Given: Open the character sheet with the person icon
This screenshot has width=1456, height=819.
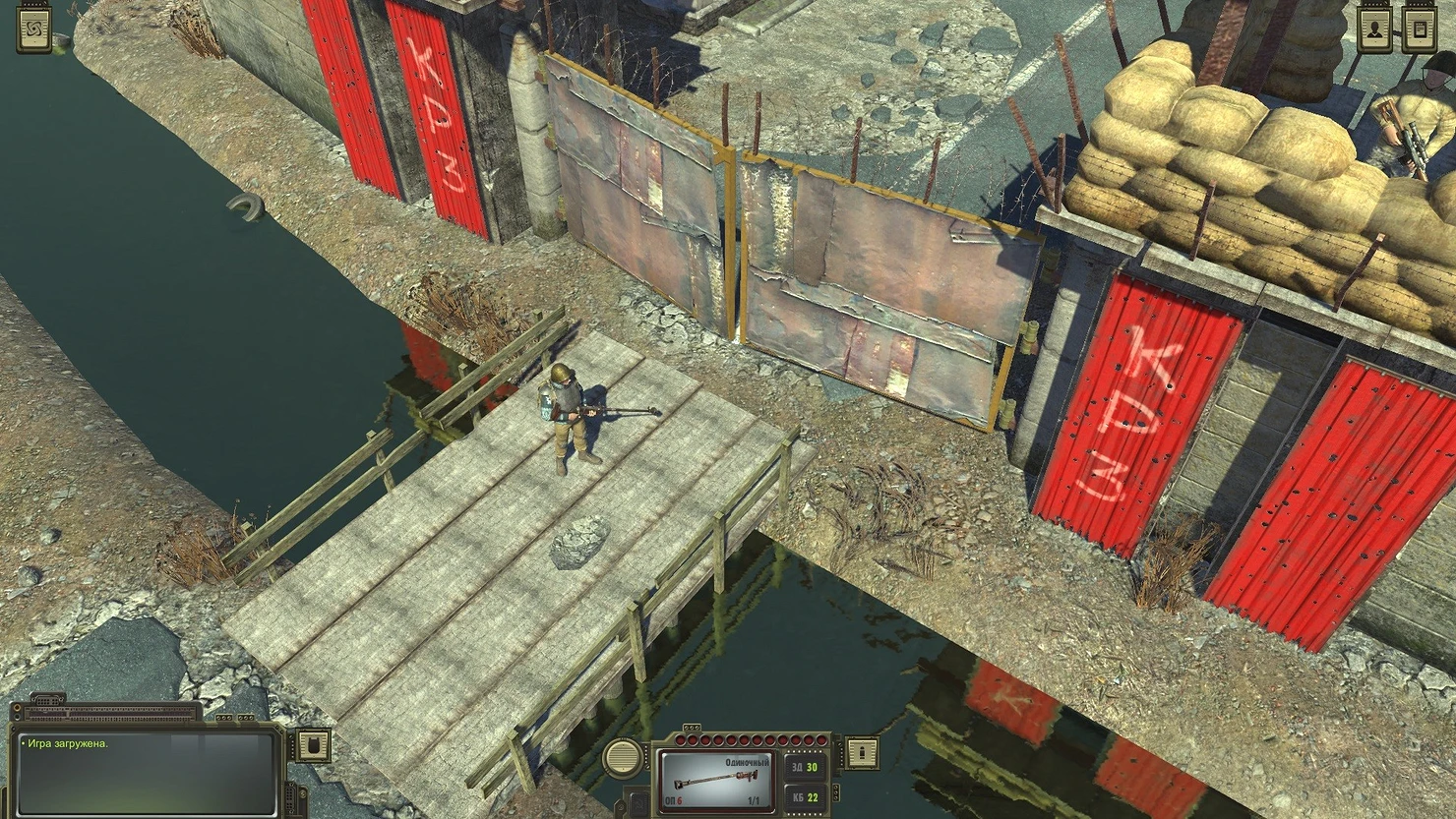Looking at the screenshot, I should (x=1374, y=30).
